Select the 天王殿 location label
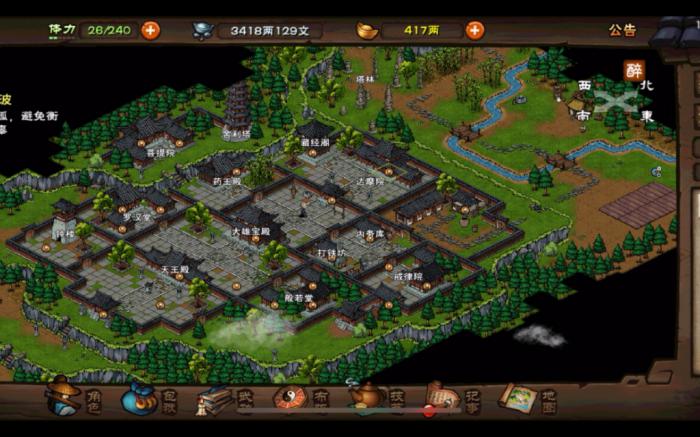 [174, 269]
